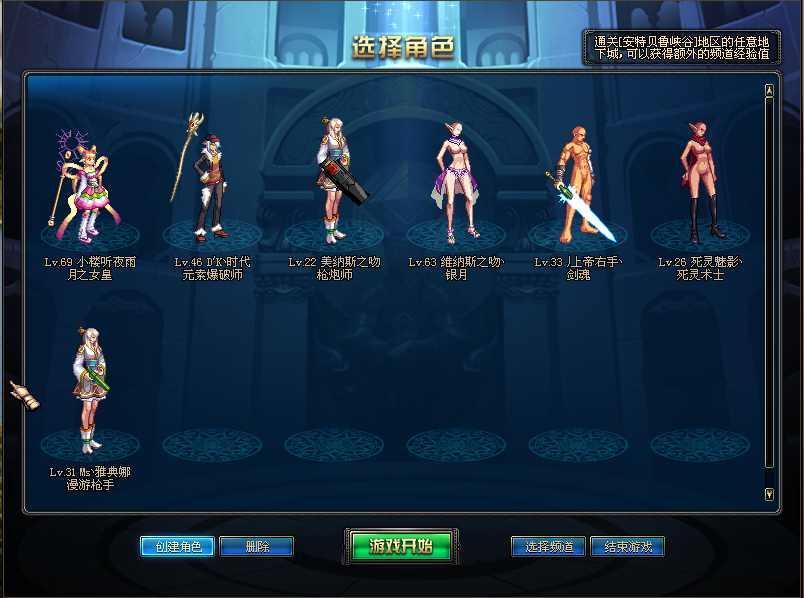Screen dimensions: 804x598
Task: Click the 创建角色 (create character) button
Action: click(177, 546)
